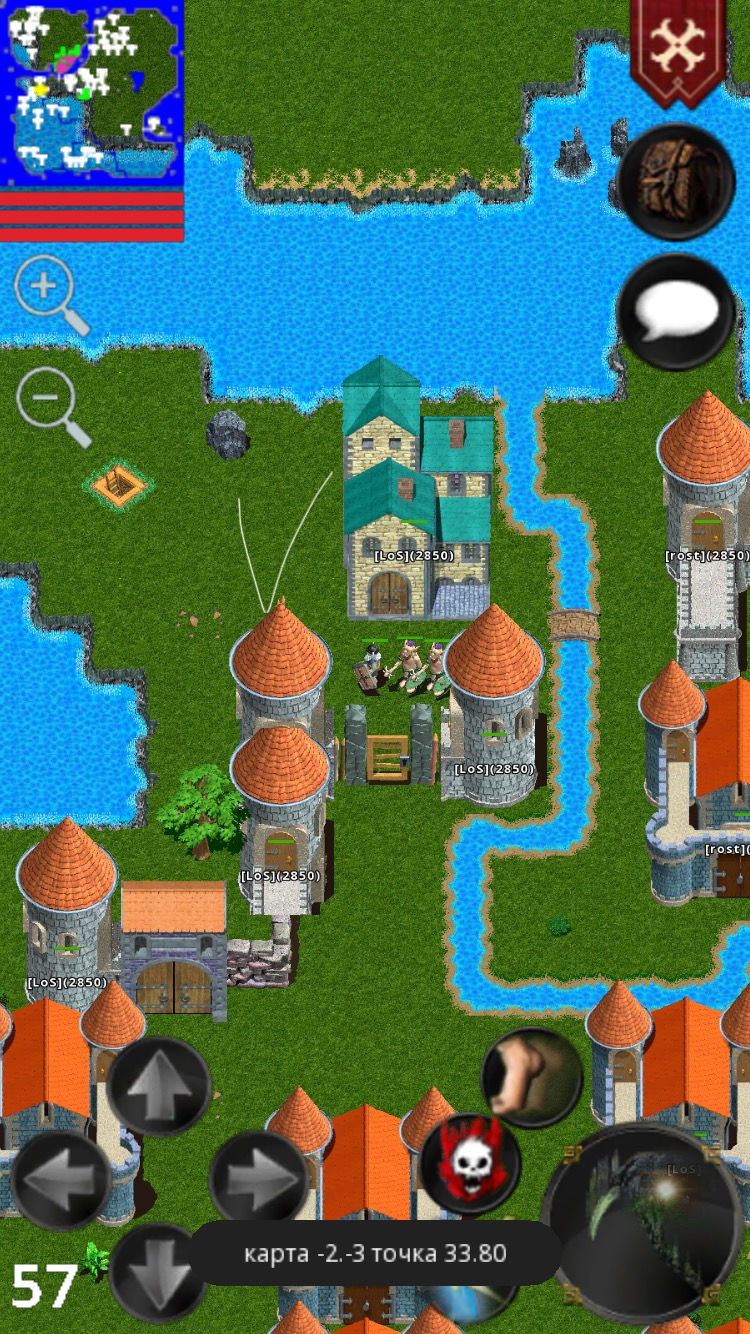Open the crossed-bones red banner menu
Viewport: 750px width, 1334px height.
point(678,48)
